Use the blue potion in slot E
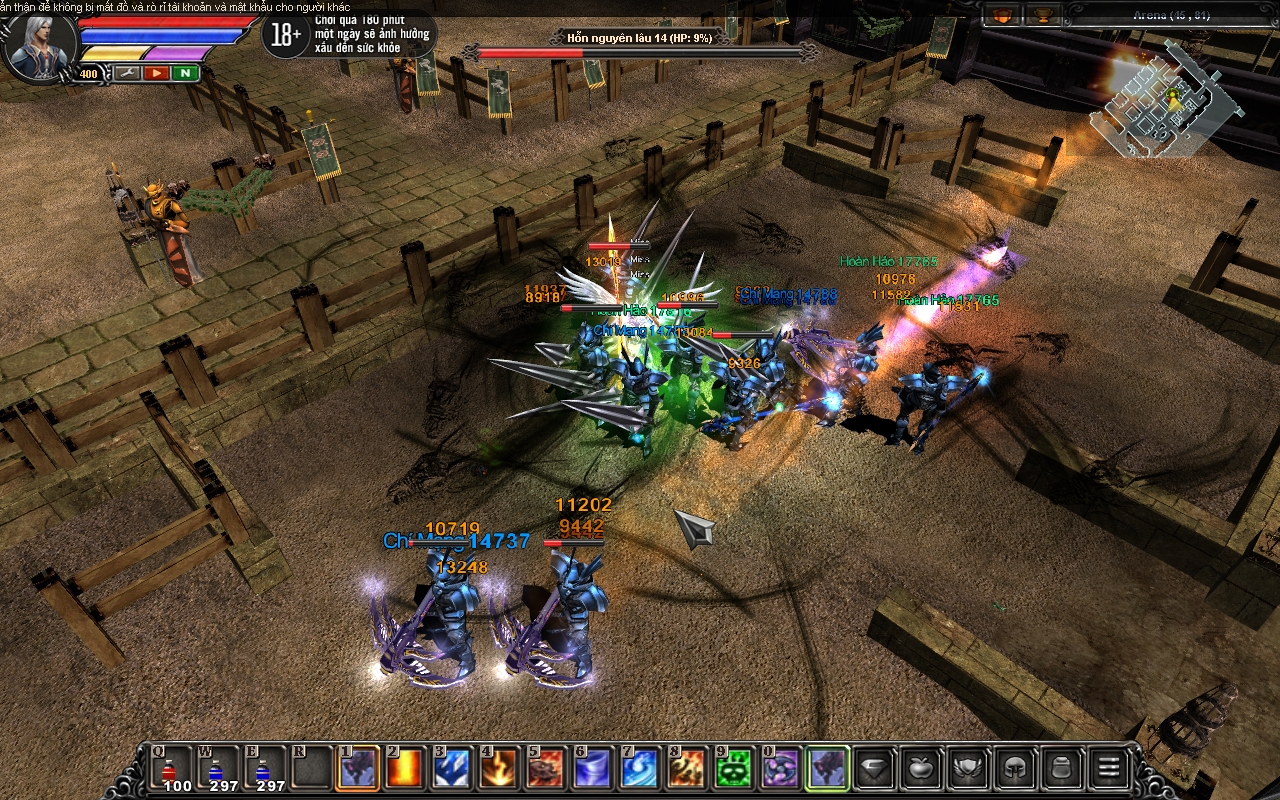 point(264,769)
